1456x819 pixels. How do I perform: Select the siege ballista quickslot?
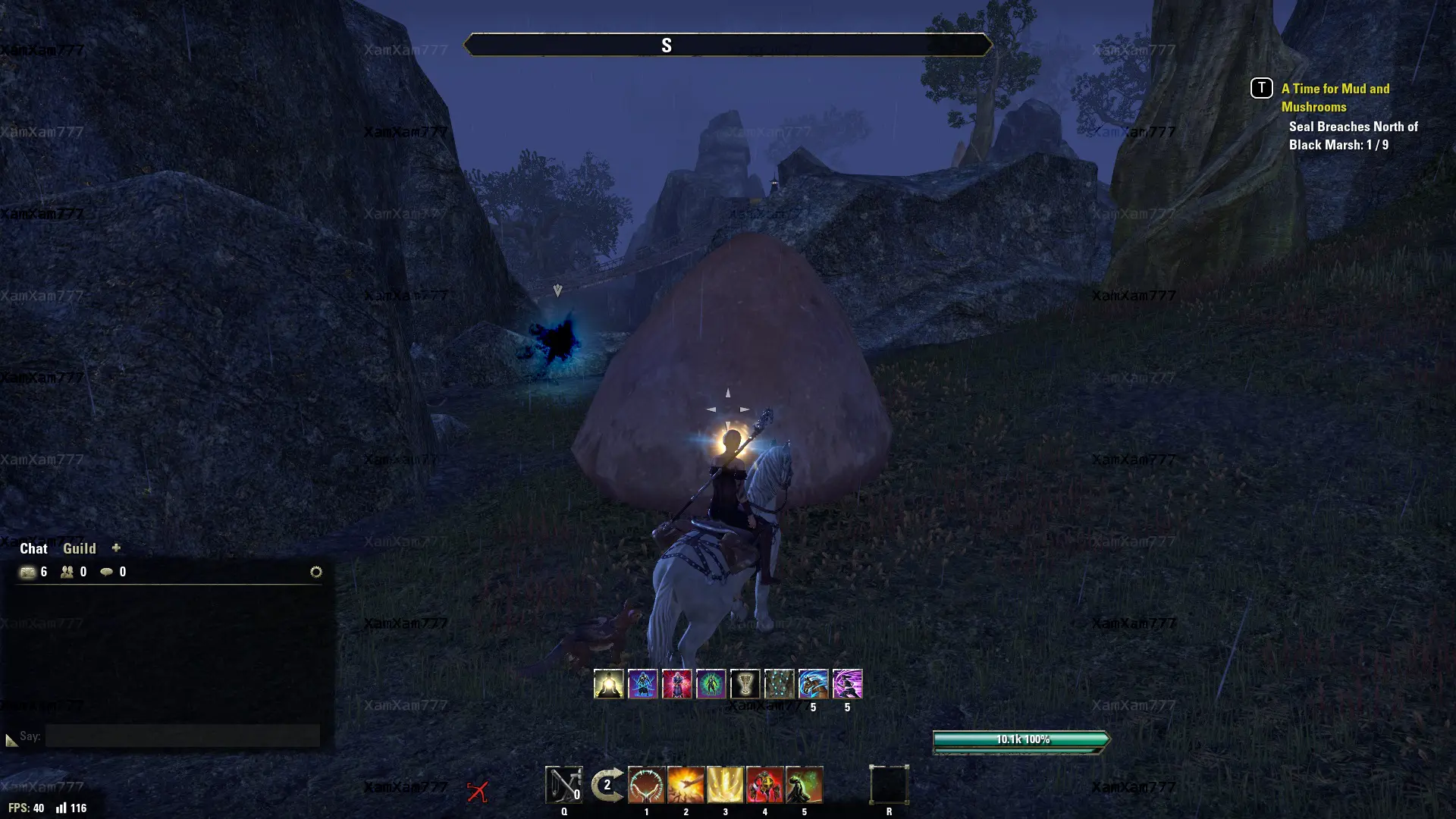[x=563, y=785]
